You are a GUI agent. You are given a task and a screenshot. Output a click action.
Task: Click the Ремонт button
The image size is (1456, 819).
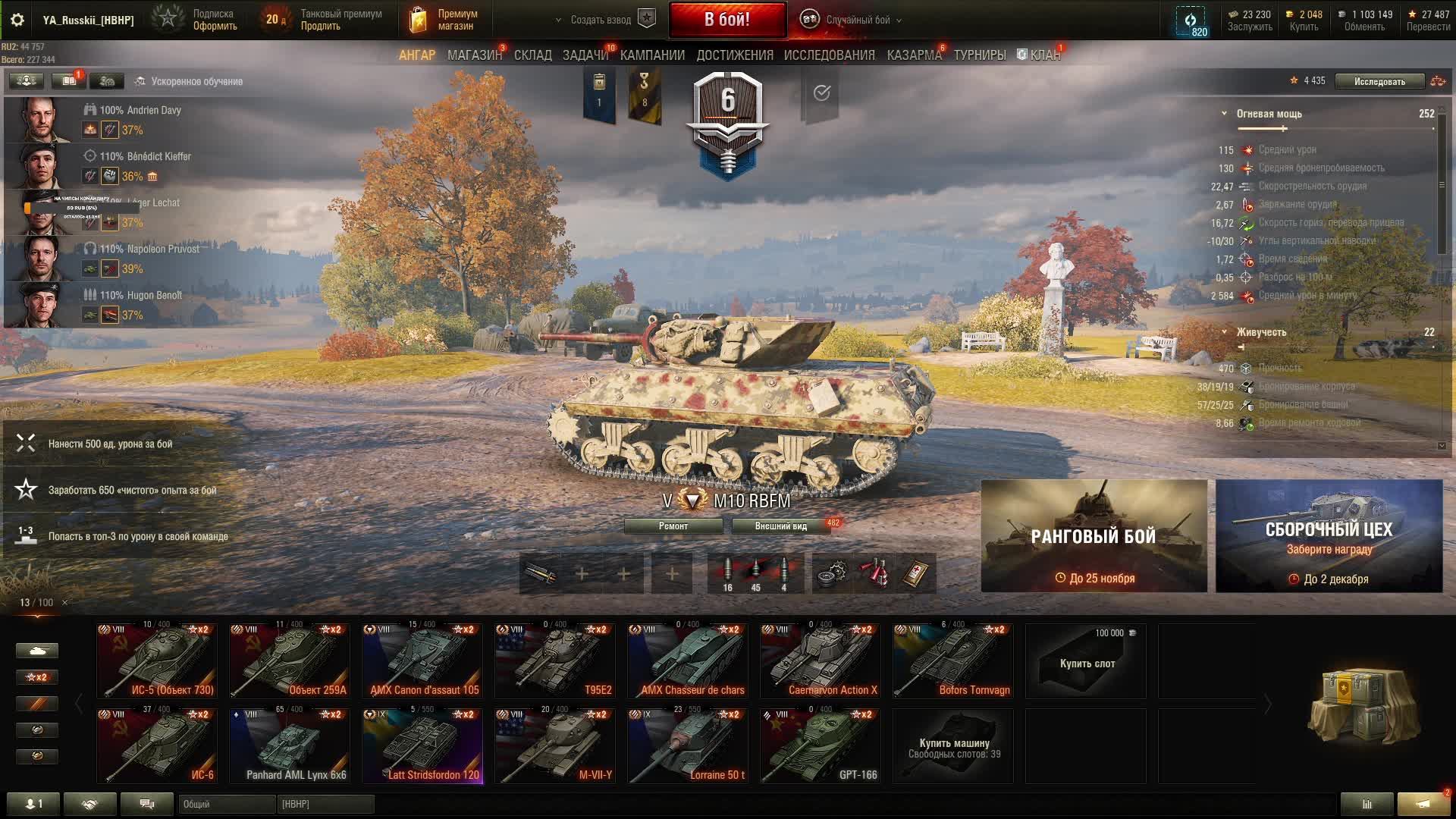(x=673, y=526)
